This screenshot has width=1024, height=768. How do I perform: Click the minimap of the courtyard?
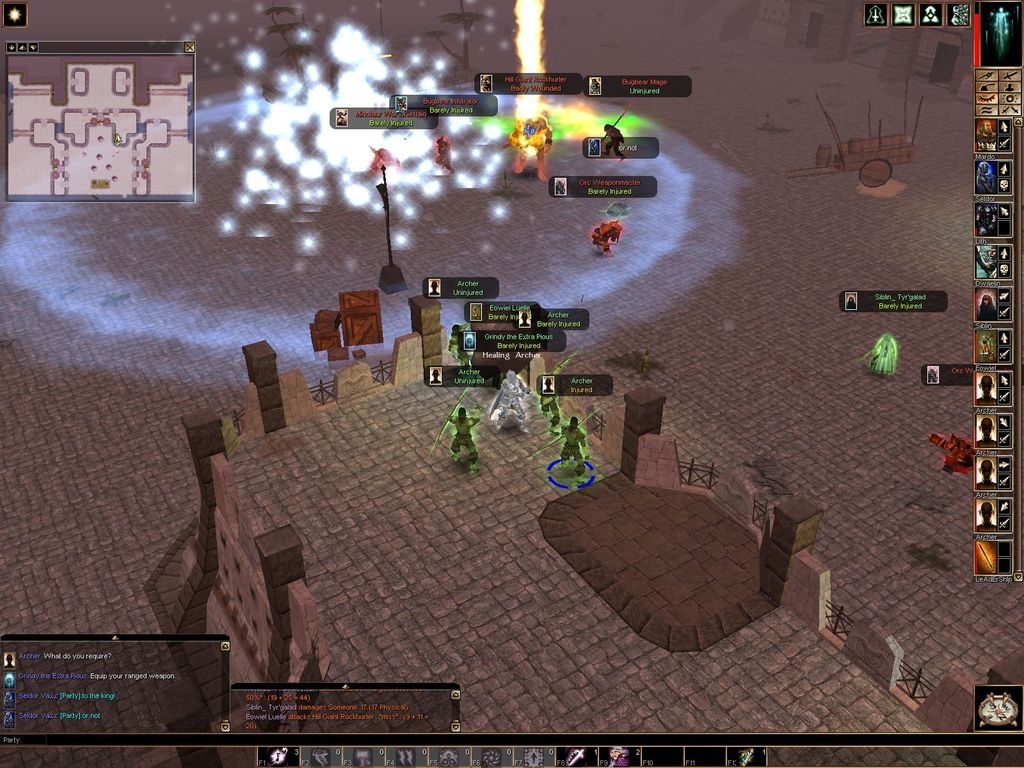pos(100,127)
